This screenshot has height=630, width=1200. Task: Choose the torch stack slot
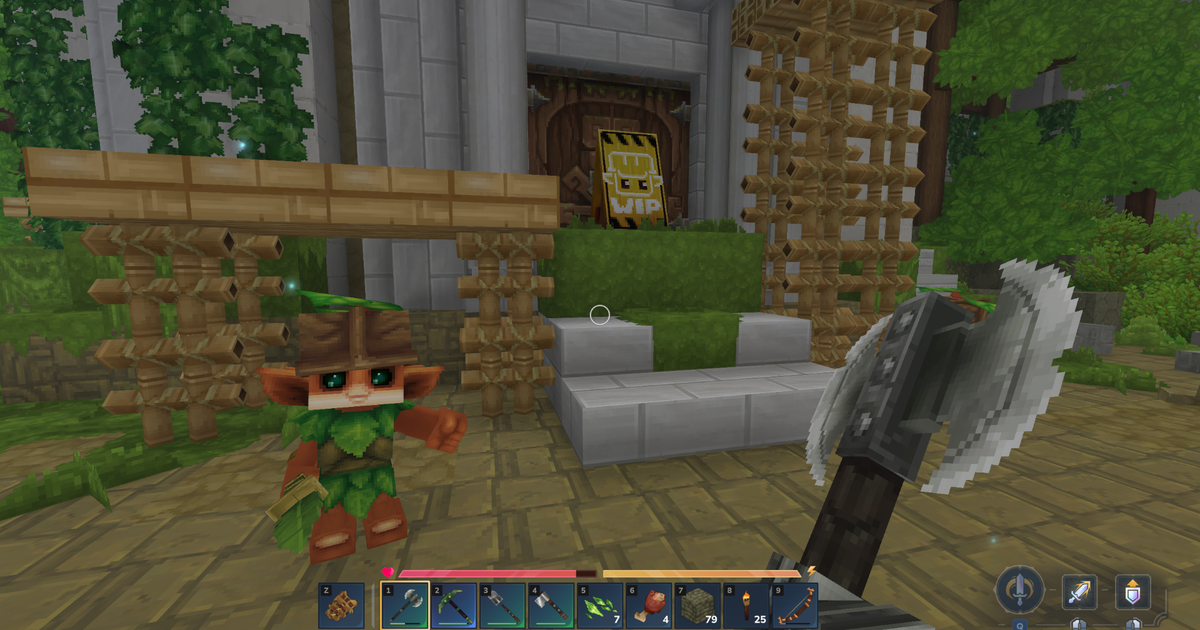(x=746, y=606)
